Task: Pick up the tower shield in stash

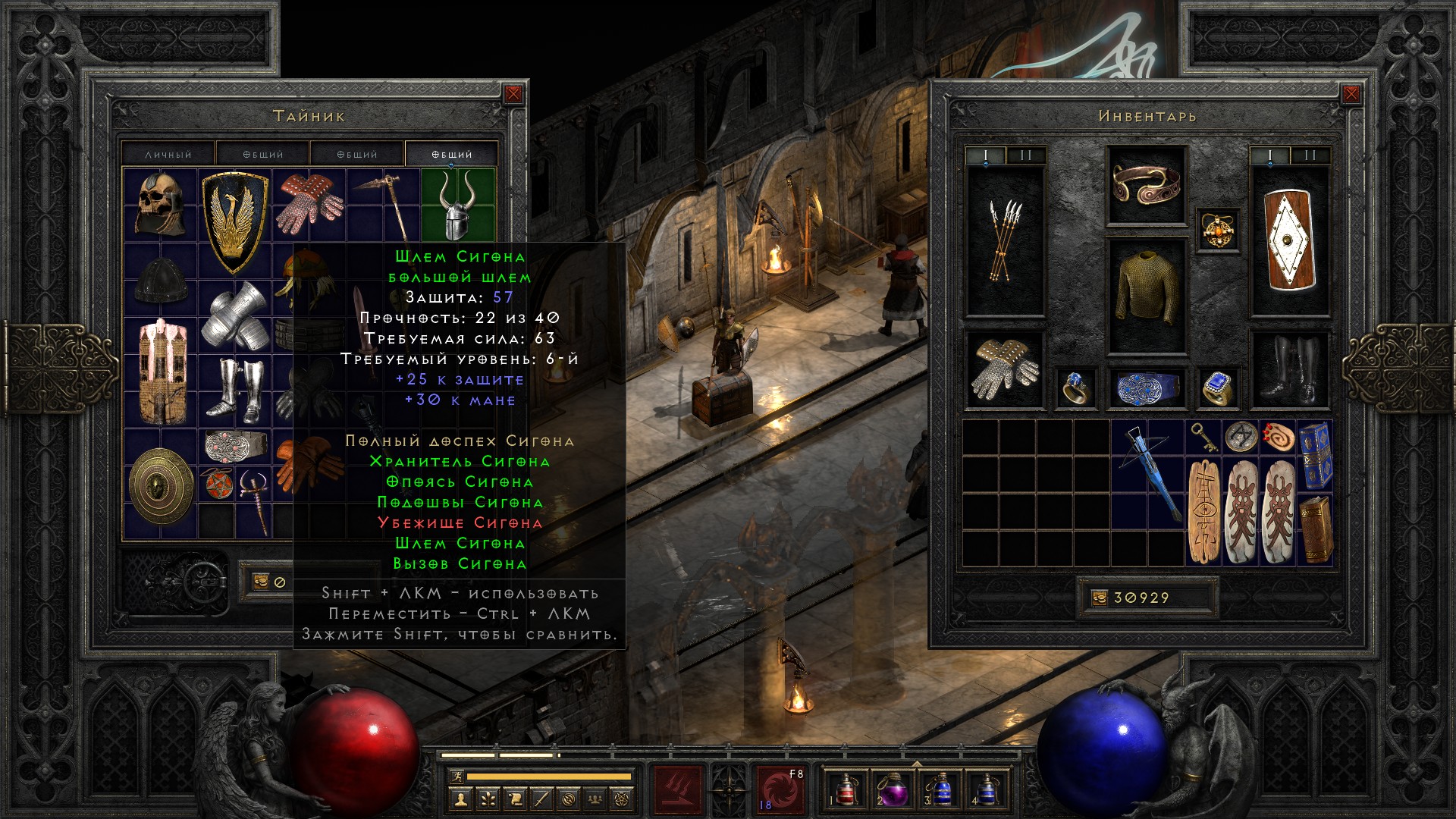Action: tap(160, 372)
